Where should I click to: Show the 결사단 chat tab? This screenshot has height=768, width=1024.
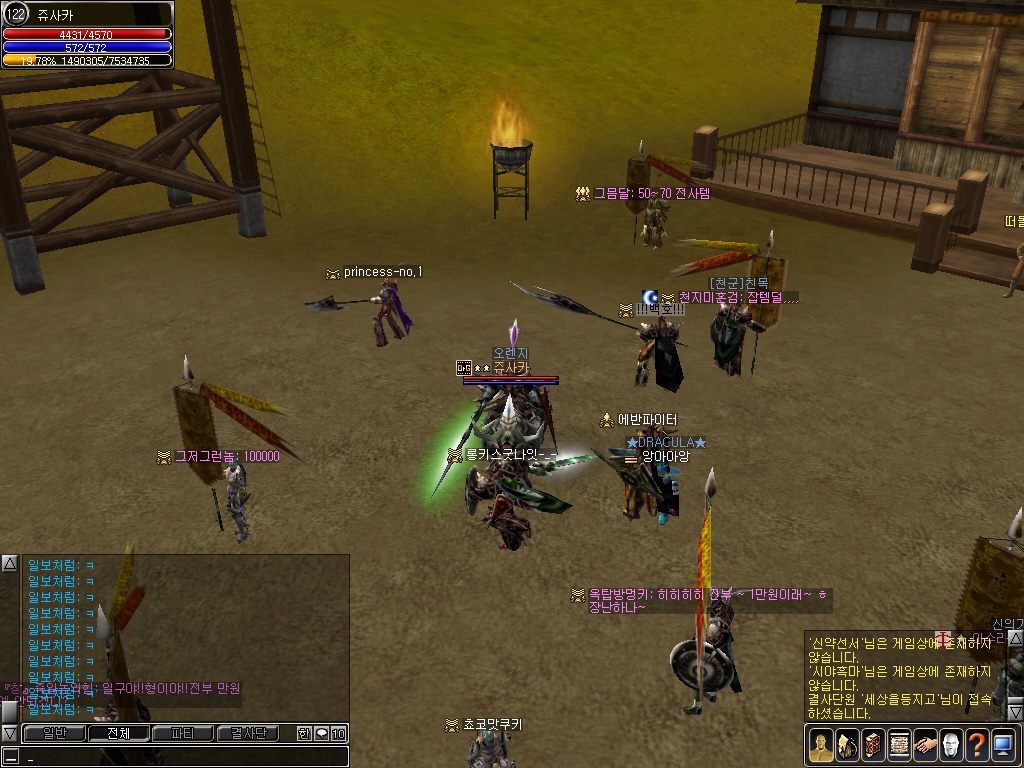click(247, 734)
